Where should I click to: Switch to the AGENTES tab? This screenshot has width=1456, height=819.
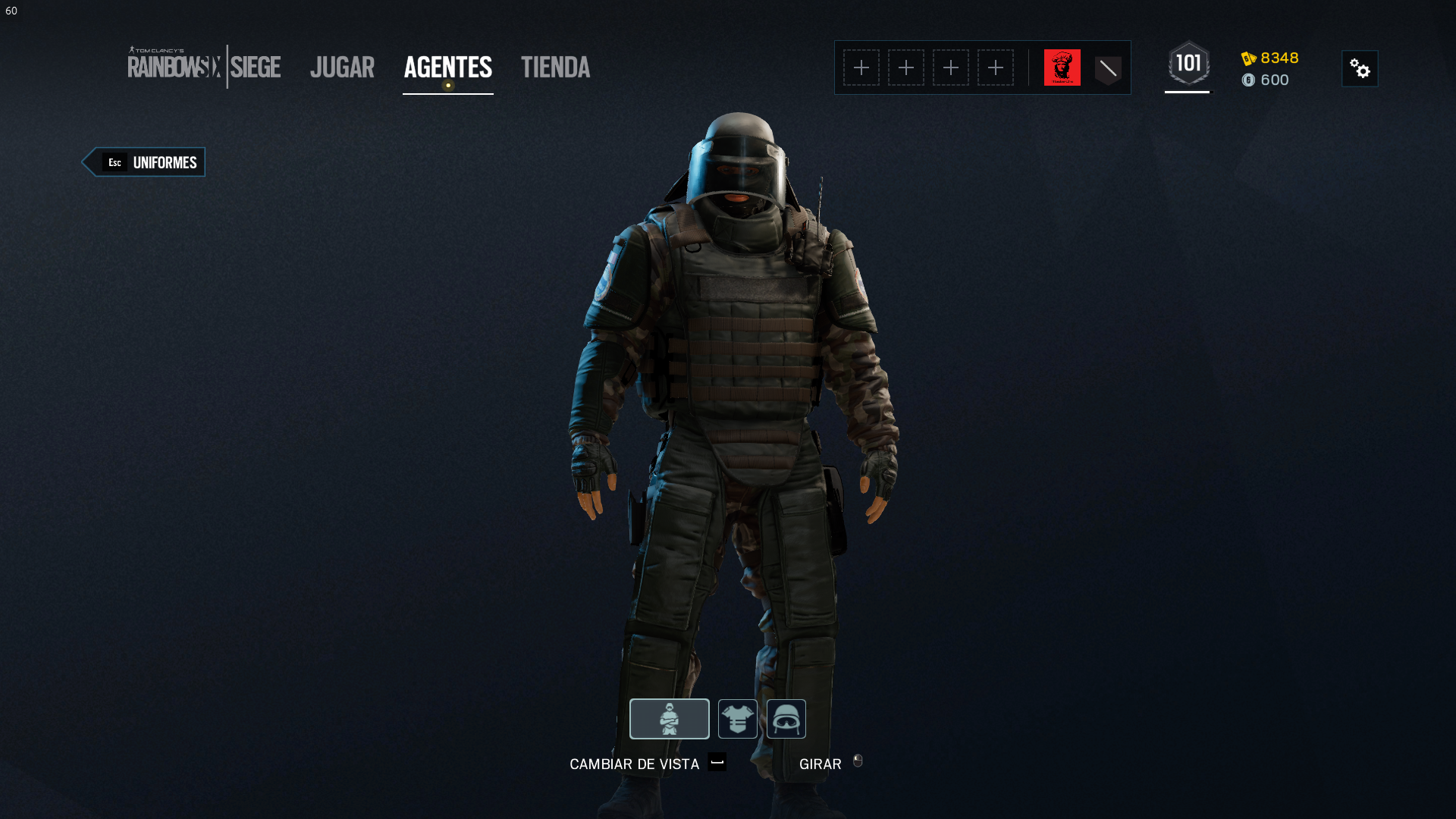[447, 67]
